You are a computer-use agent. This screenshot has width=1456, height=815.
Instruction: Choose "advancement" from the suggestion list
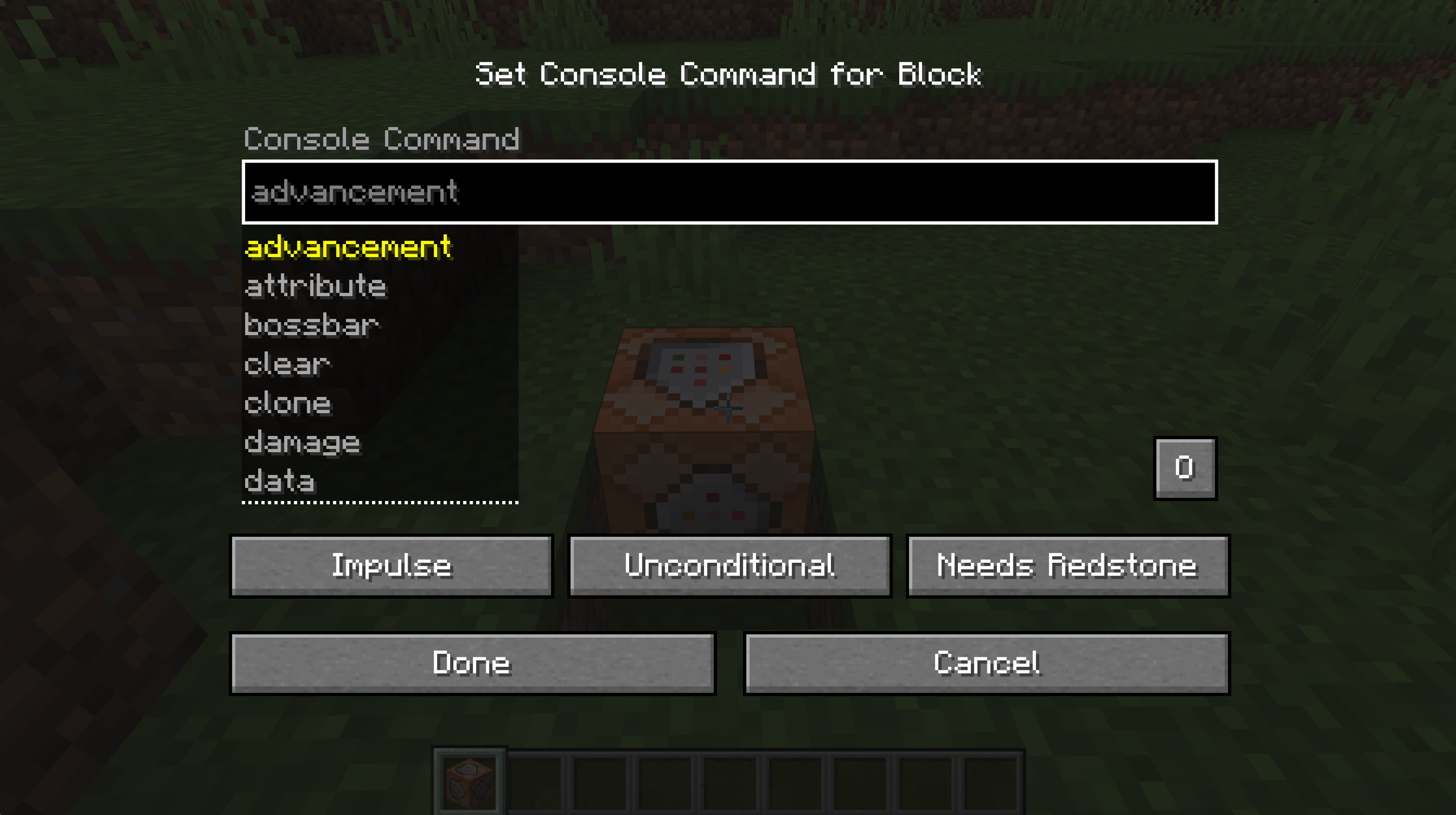[x=348, y=247]
